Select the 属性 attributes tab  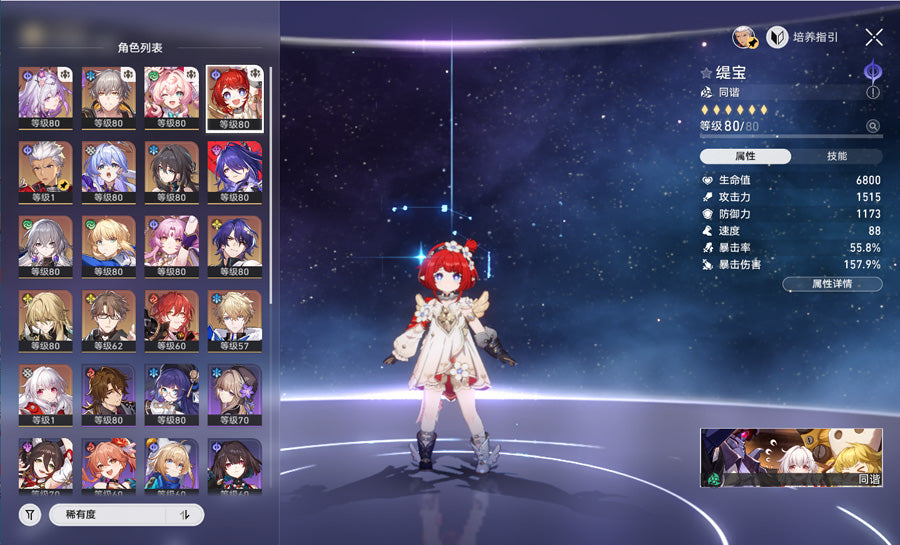(x=745, y=156)
